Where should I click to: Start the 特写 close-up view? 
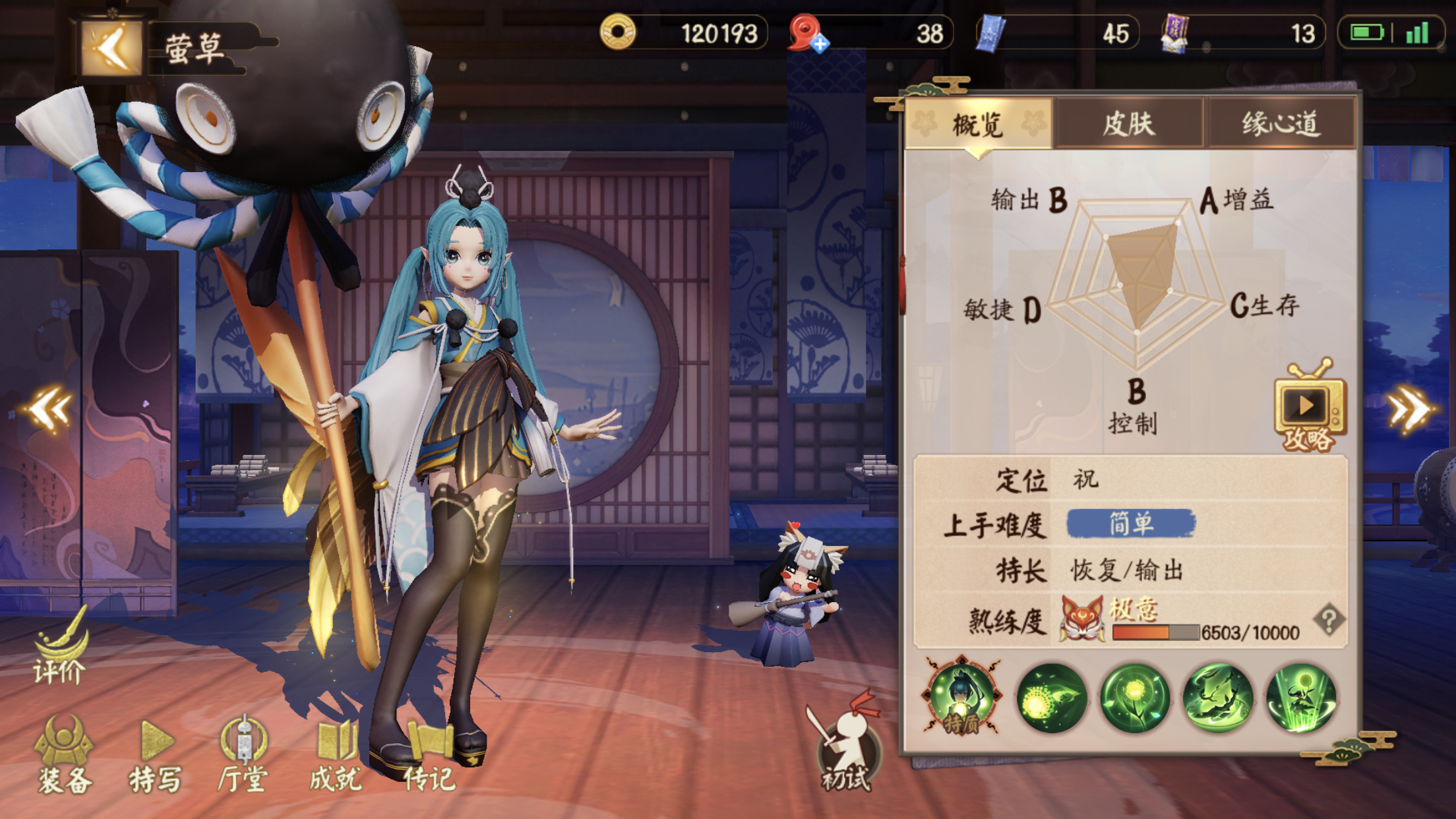(x=156, y=758)
